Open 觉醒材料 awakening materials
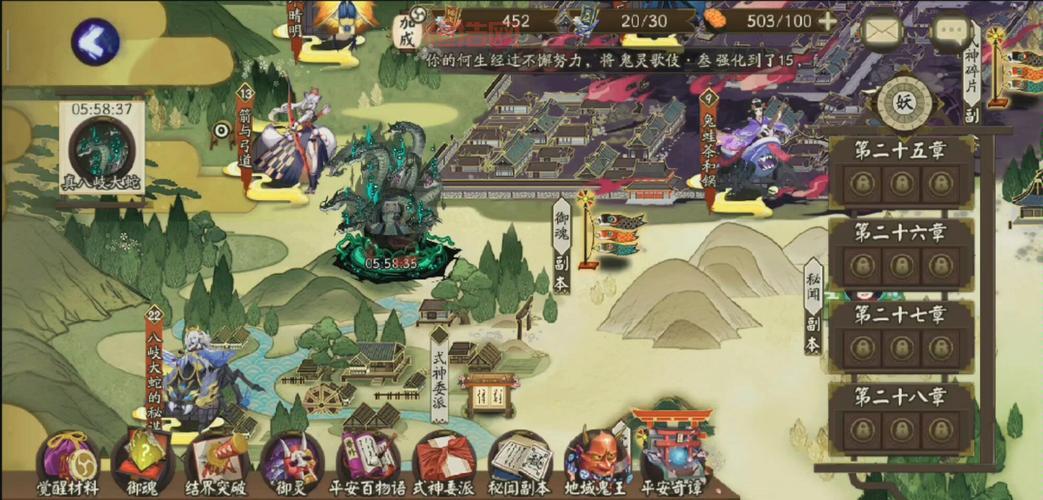The image size is (1043, 500). (x=68, y=460)
